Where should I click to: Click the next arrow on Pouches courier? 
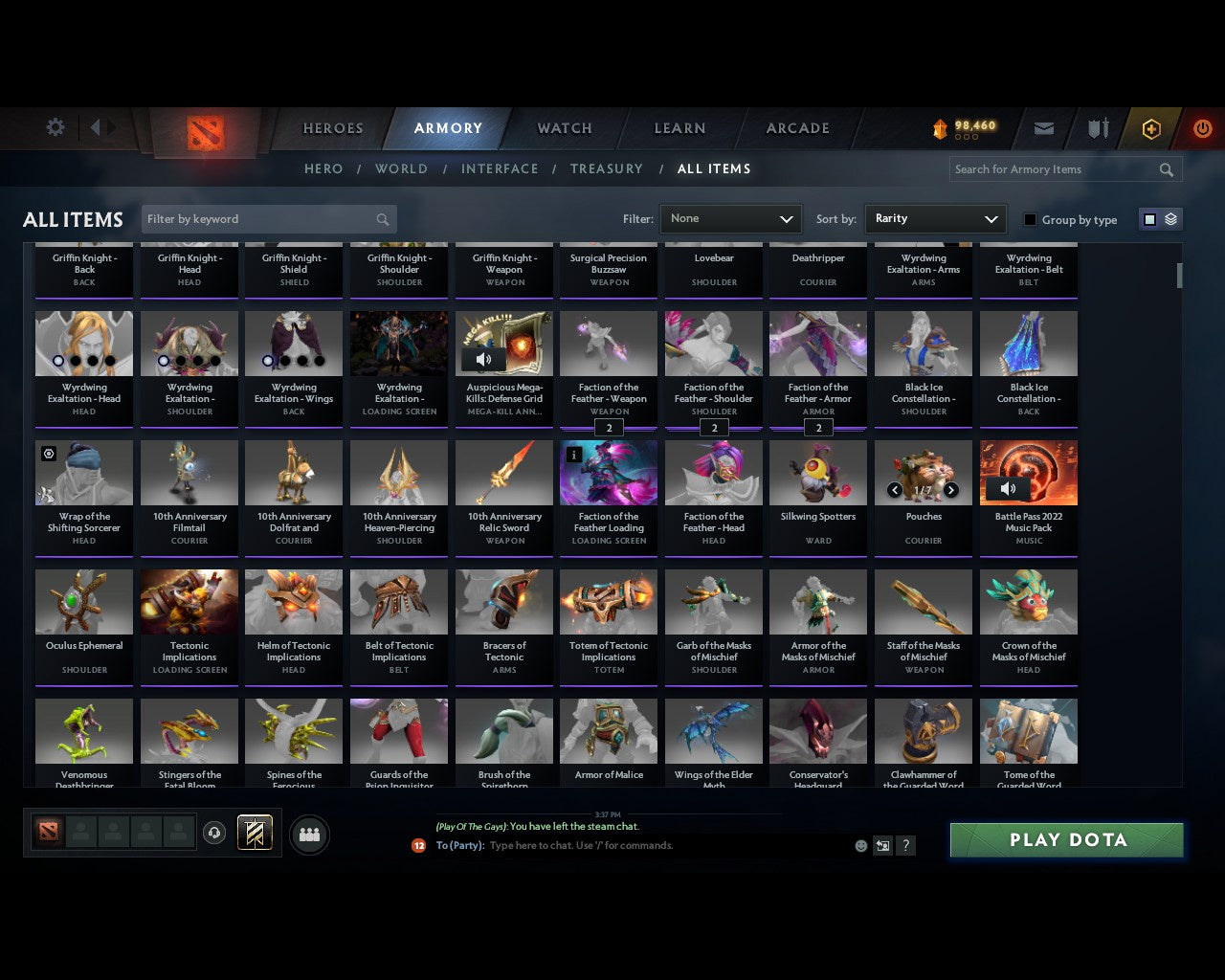coord(950,489)
